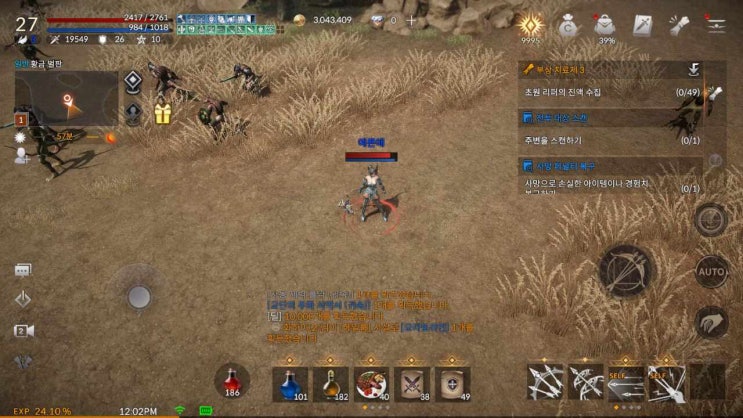
Task: Use the shield scroll with 49 count
Action: click(x=452, y=383)
